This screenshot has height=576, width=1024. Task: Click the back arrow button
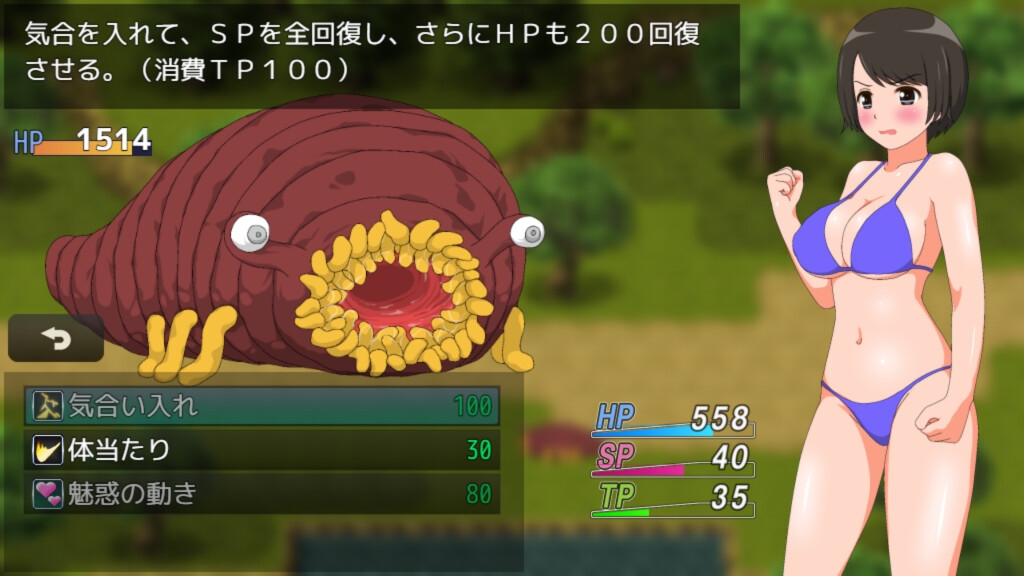pos(56,339)
